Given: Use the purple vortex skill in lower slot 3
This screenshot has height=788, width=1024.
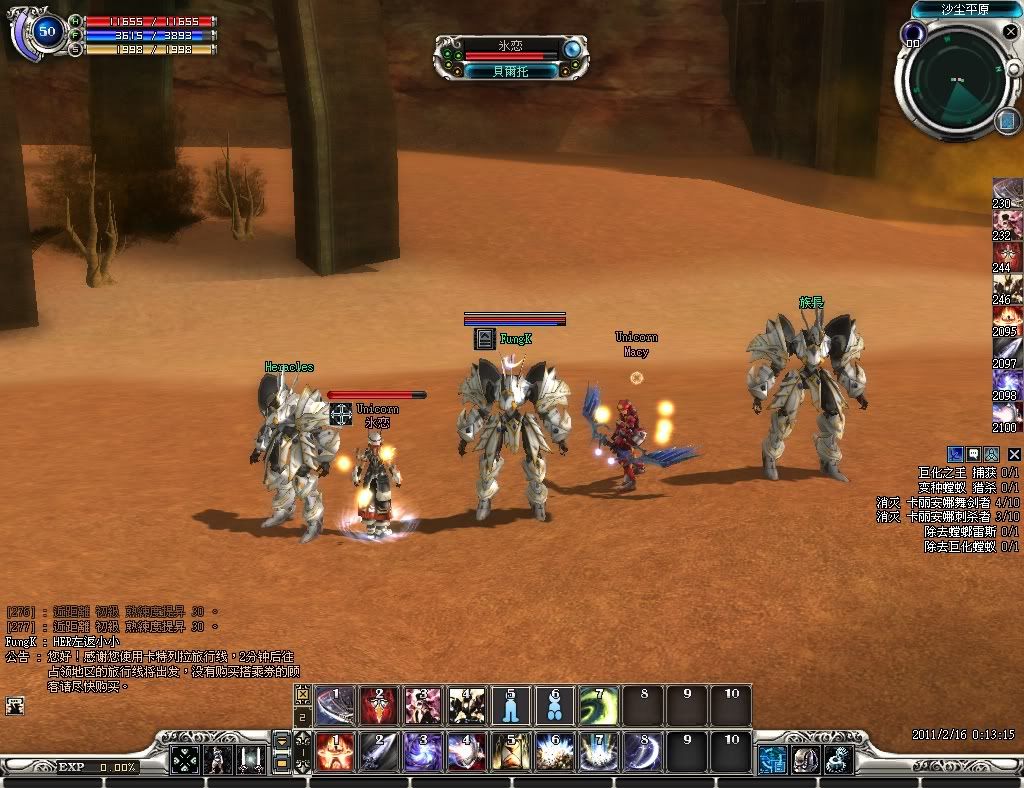Looking at the screenshot, I should click(x=422, y=752).
